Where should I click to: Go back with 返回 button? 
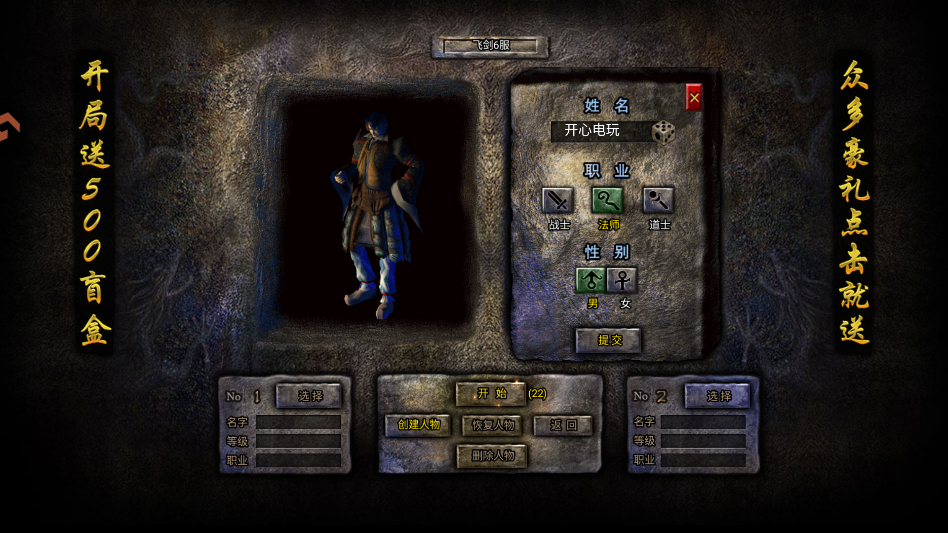(x=564, y=425)
